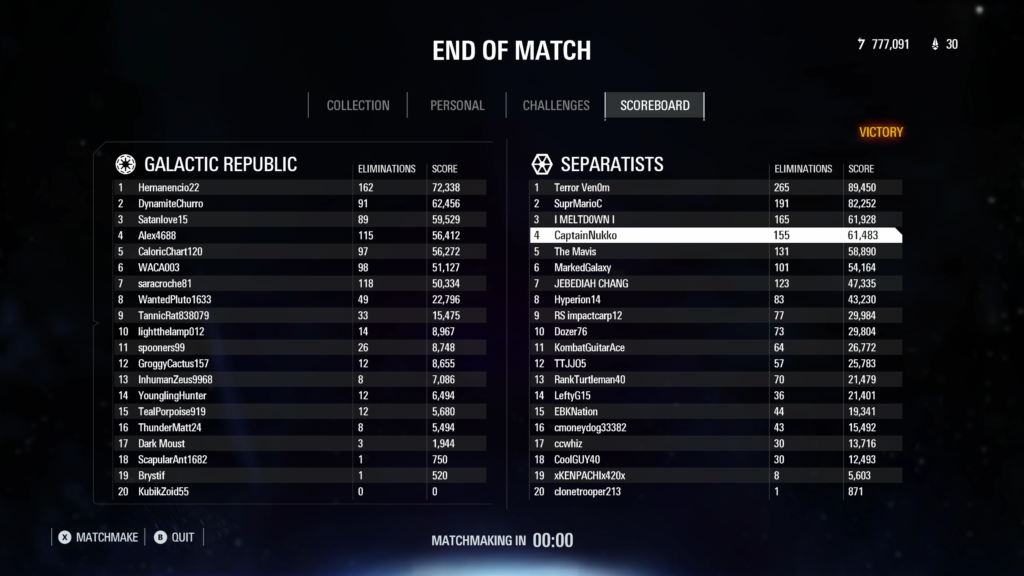Click the JEBEDIAH CHANG player row
1024x576 pixels.
click(x=715, y=283)
